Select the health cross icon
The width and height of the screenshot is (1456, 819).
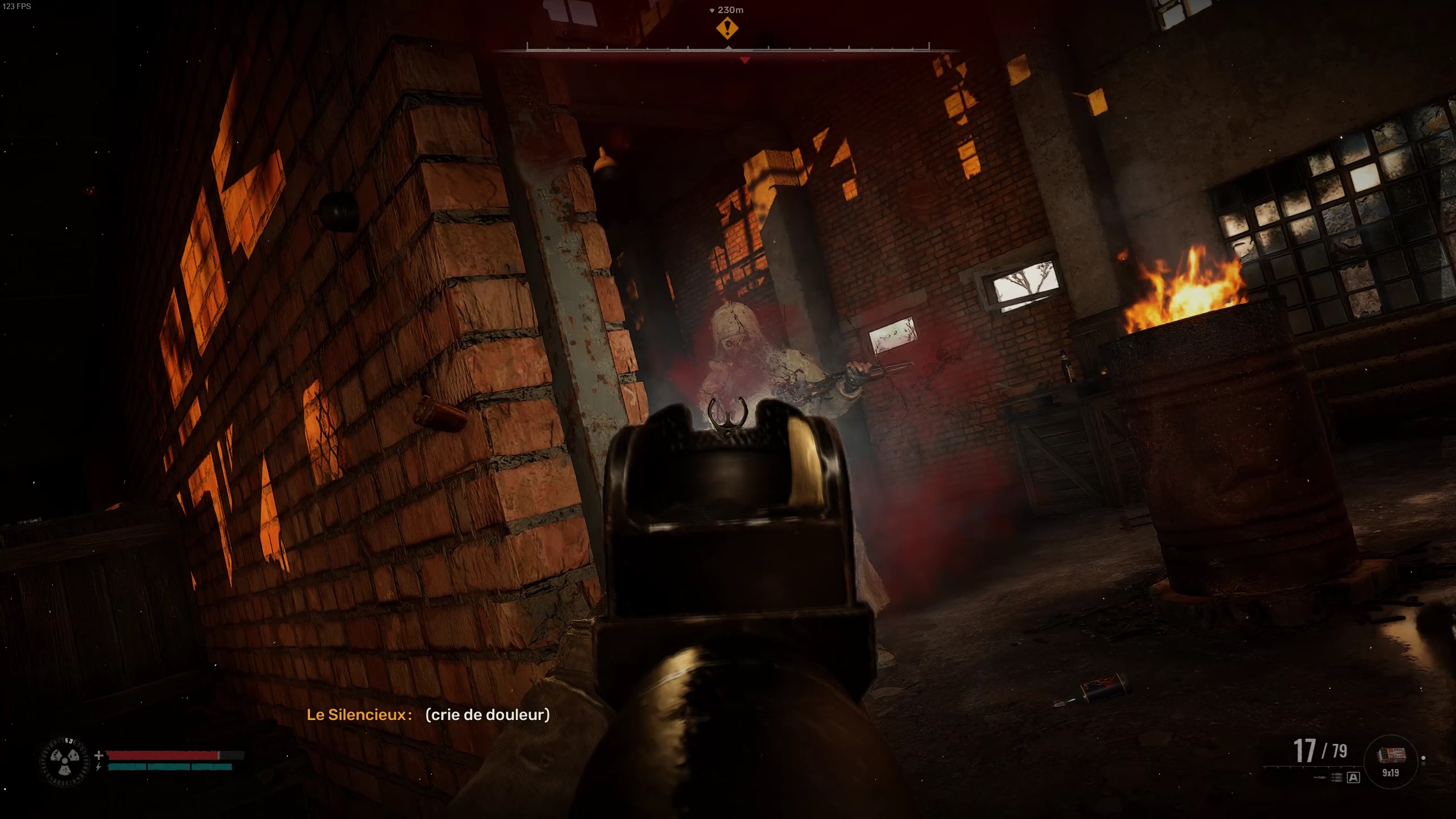[x=98, y=754]
